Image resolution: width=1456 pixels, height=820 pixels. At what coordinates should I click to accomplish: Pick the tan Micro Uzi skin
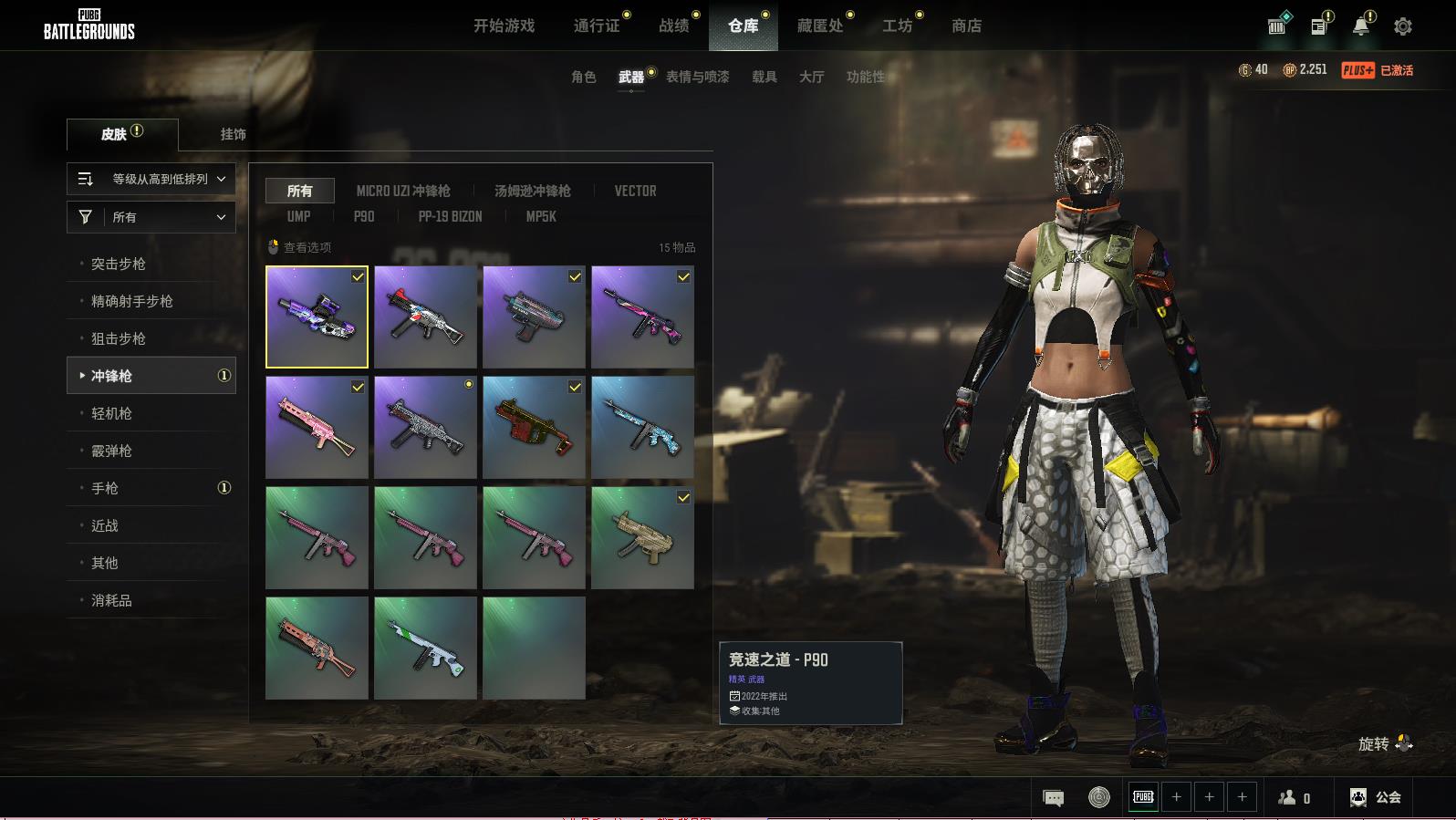coord(642,537)
